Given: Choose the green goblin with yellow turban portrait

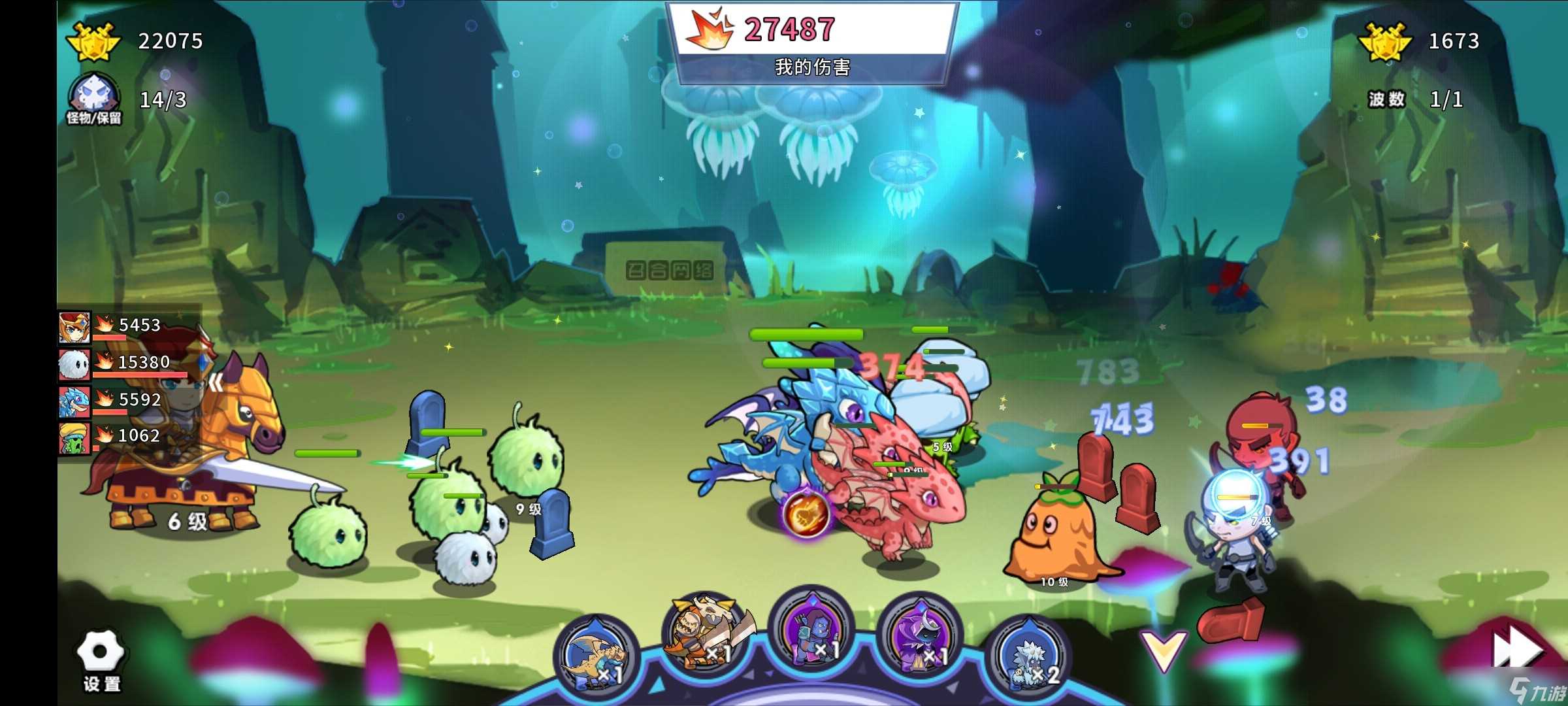Looking at the screenshot, I should [74, 437].
